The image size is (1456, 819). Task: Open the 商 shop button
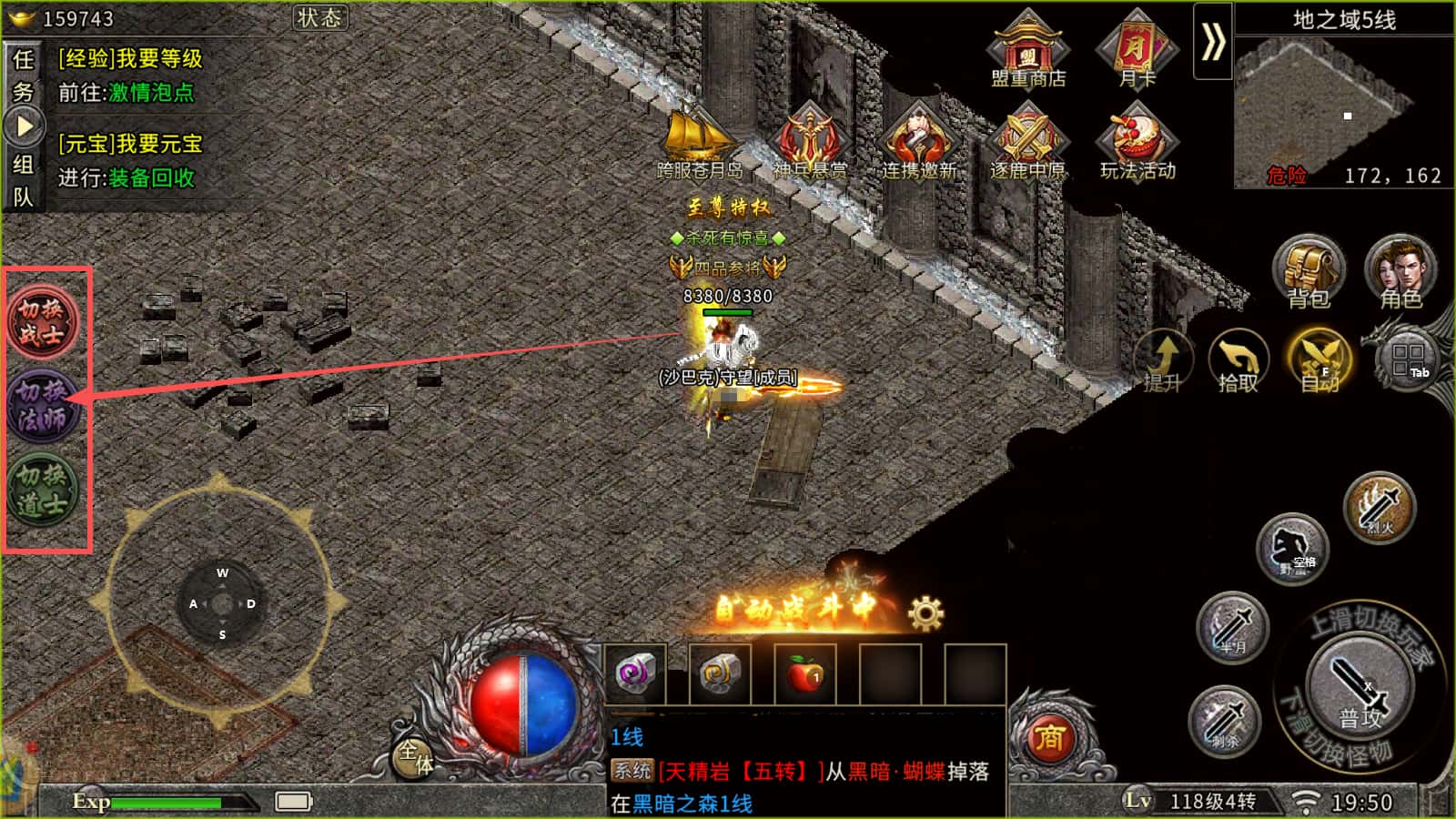(1050, 738)
